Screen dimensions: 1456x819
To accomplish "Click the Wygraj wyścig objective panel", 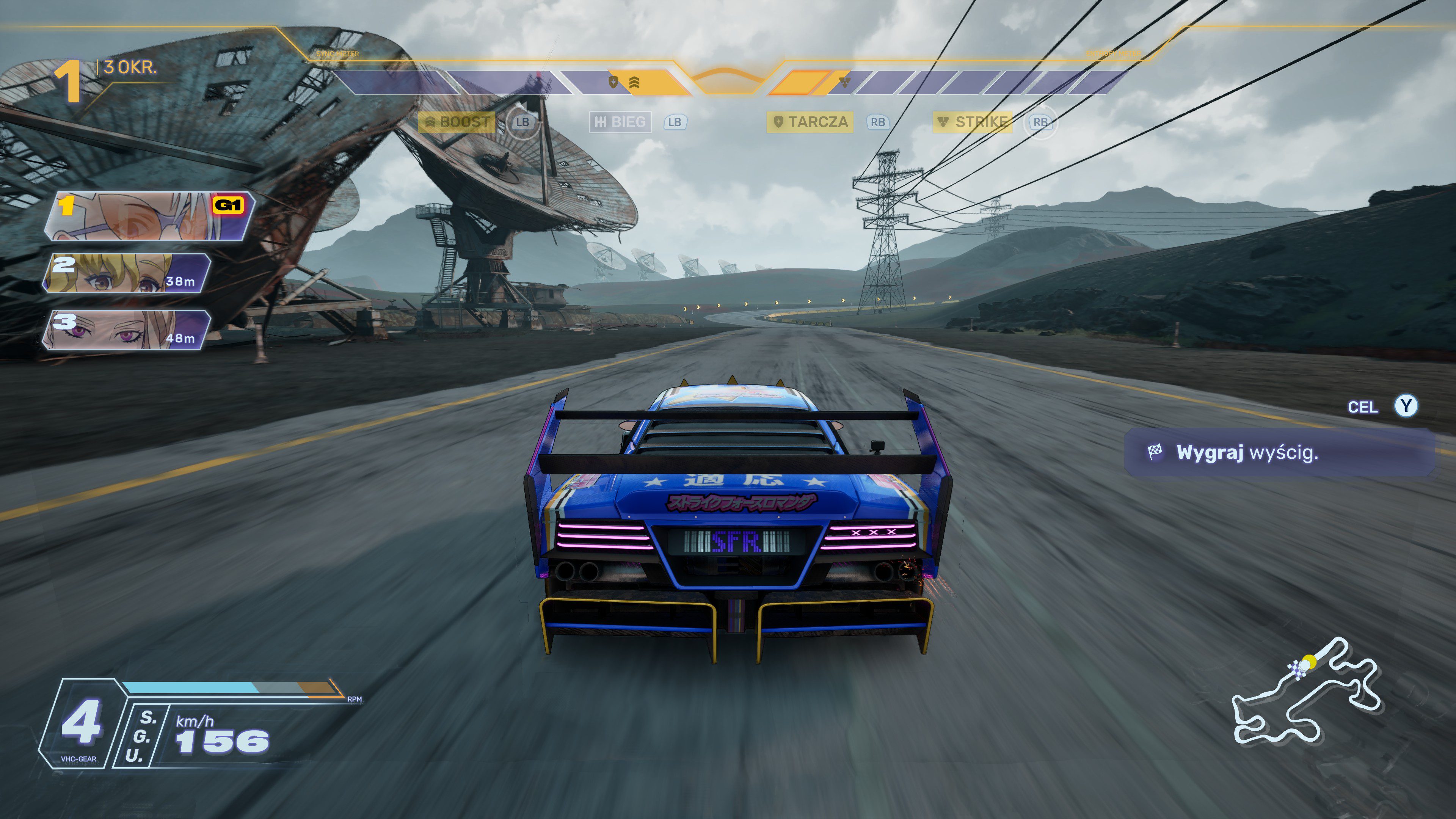I will [1279, 452].
